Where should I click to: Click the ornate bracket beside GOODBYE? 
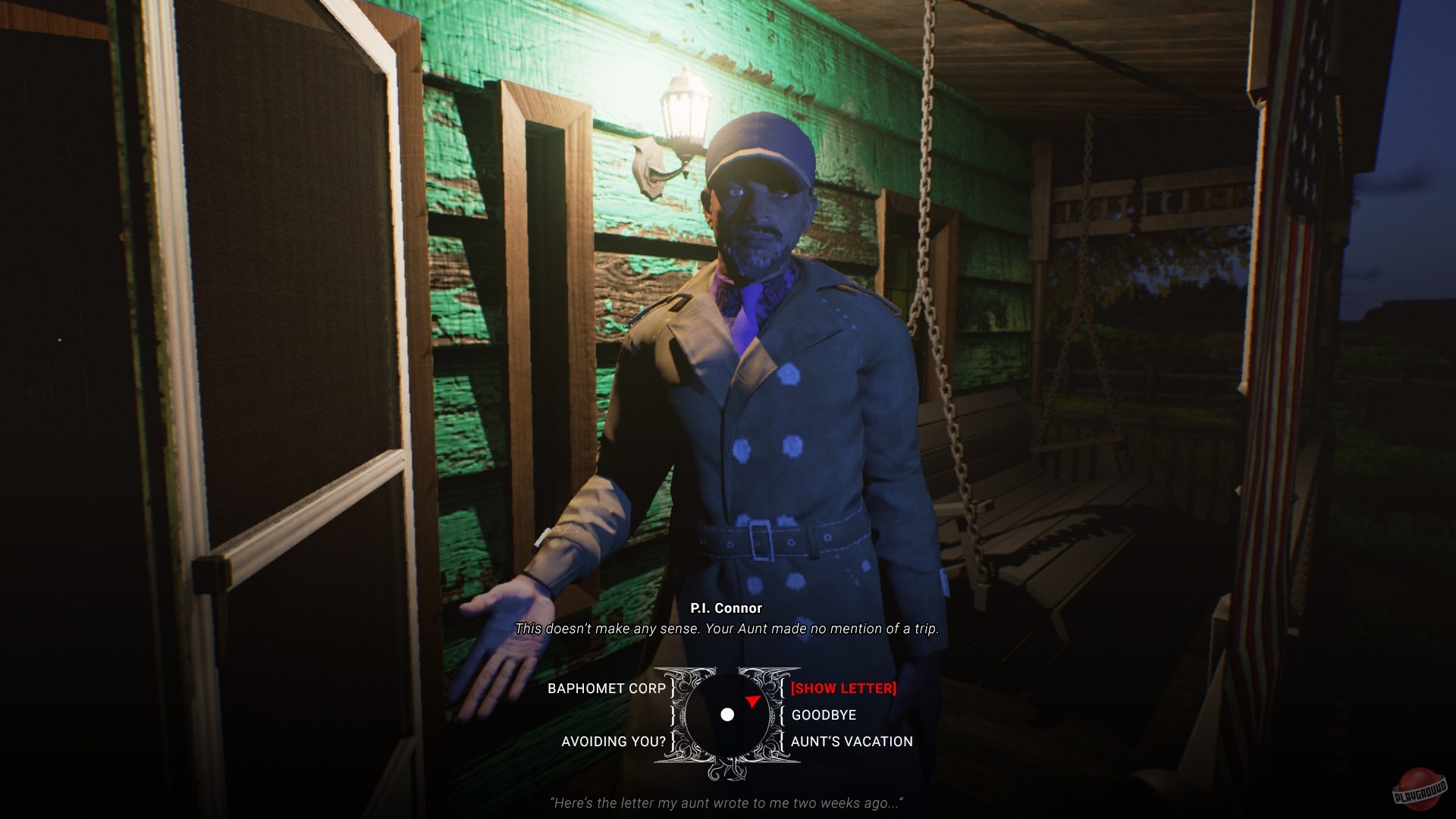click(783, 714)
